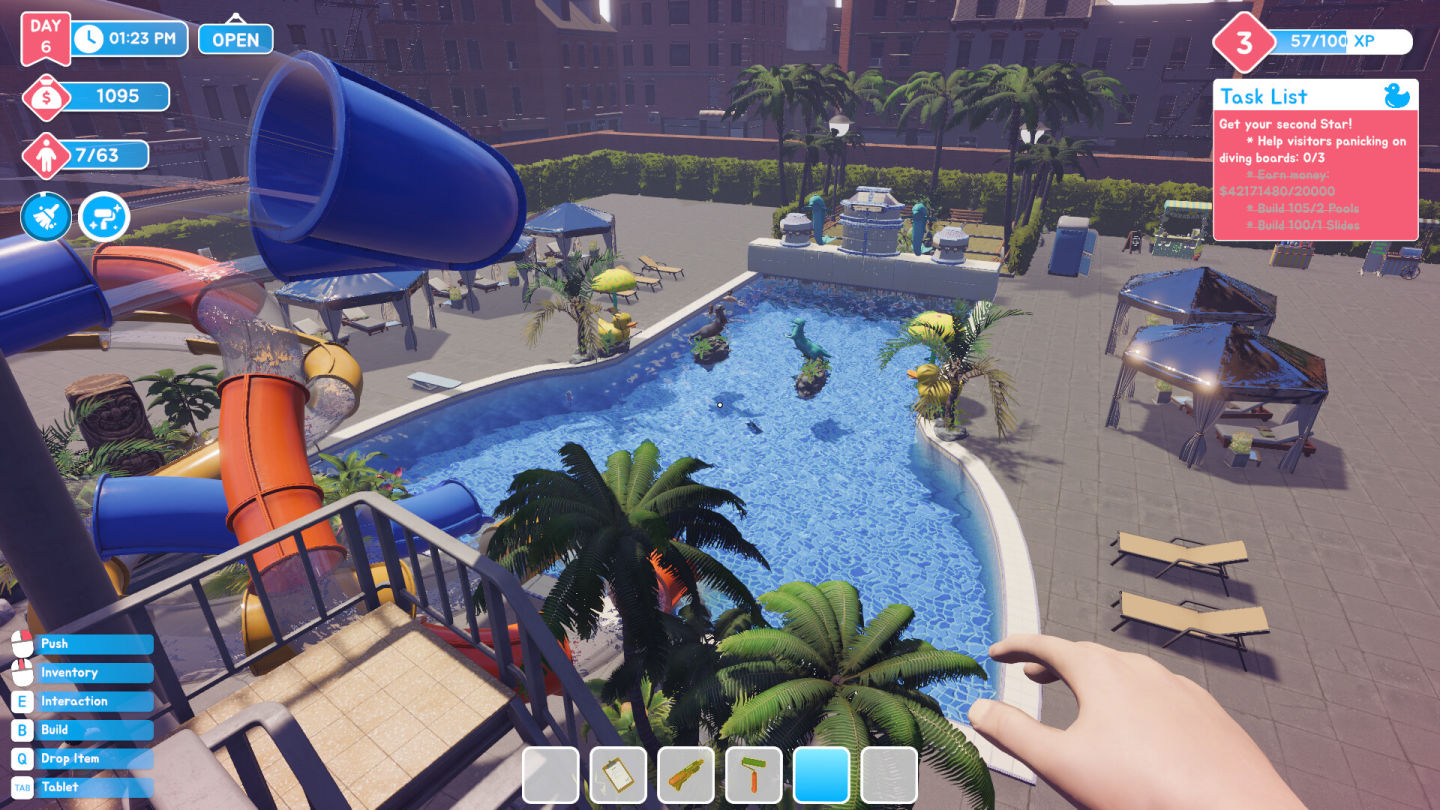1440x810 pixels.
Task: Click the clock icon next to 01:23 PM
Action: pos(91,38)
